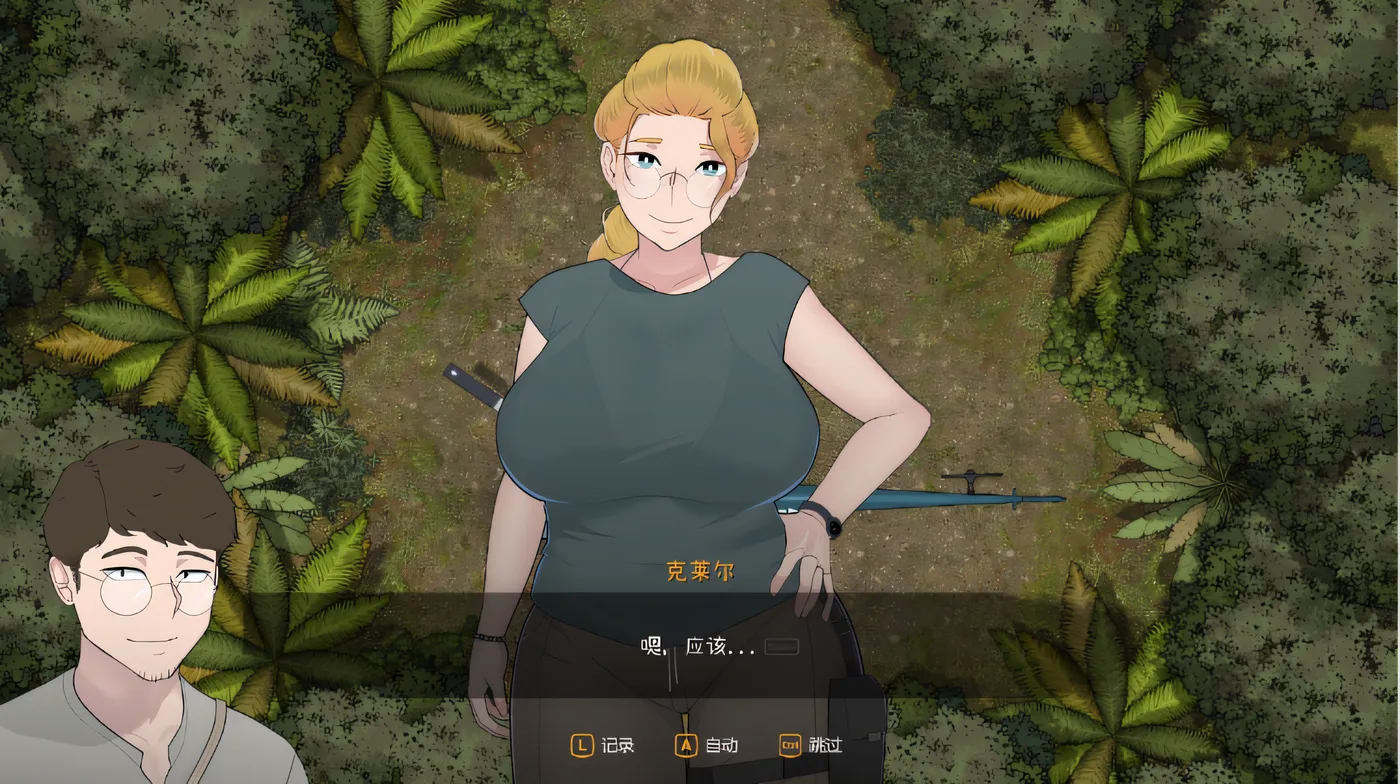Click the quick menu bar at the bottom
The width and height of the screenshot is (1400, 784).
click(700, 746)
